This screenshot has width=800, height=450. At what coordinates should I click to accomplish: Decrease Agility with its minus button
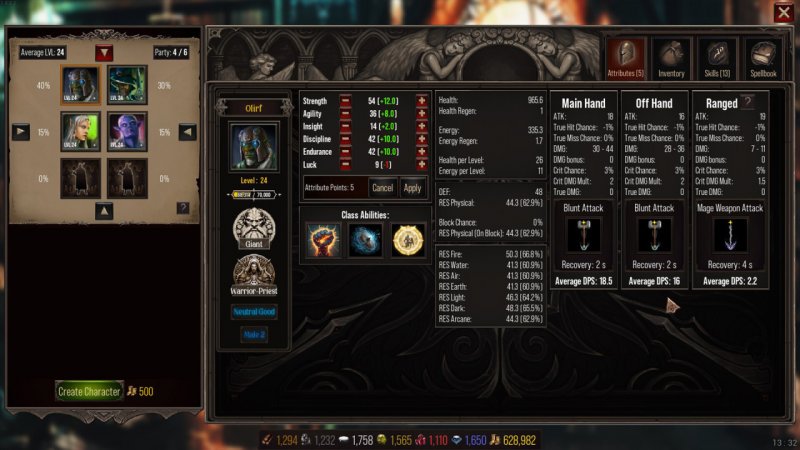coord(345,114)
